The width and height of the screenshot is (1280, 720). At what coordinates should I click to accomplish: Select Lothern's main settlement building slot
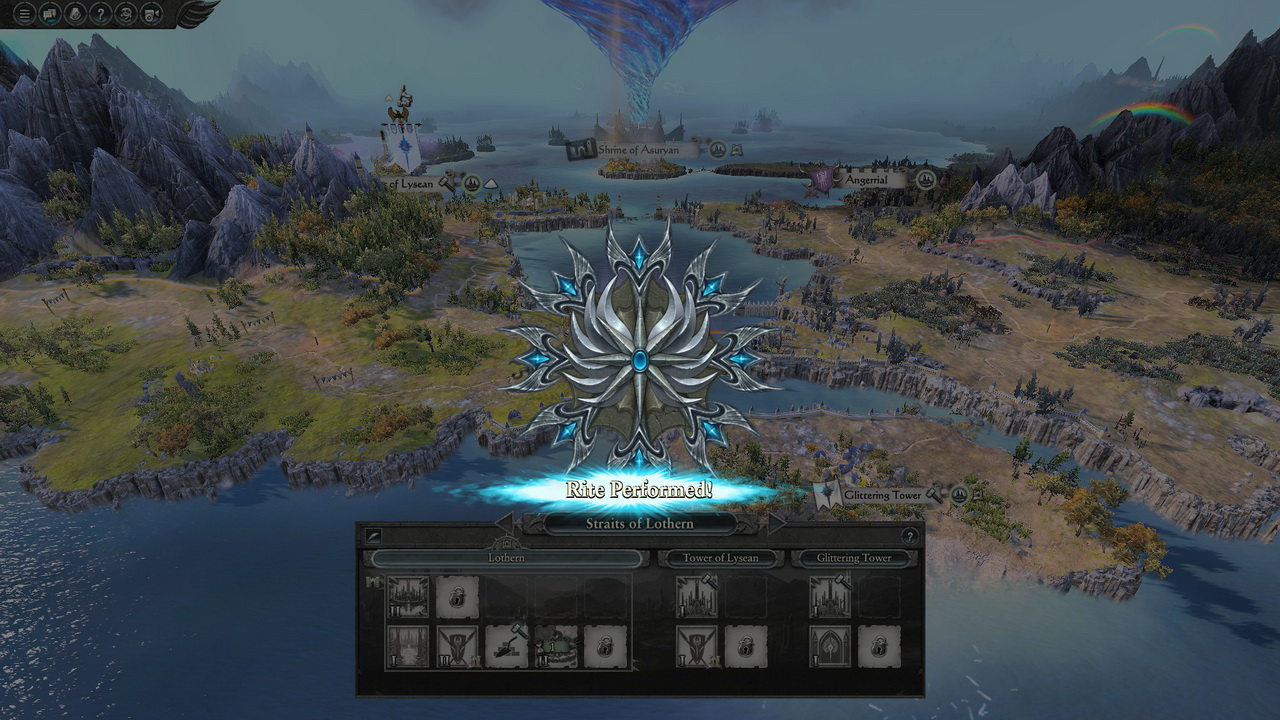[408, 597]
